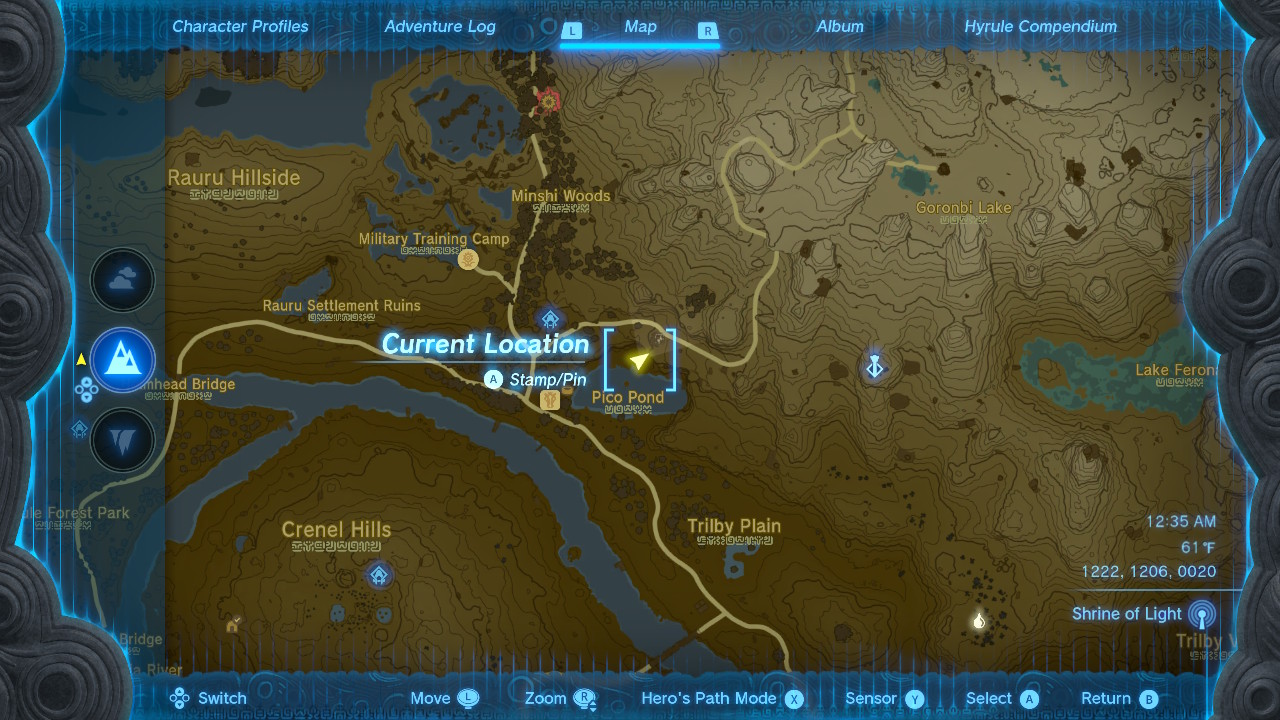Switch to the Sky map layer cloud button
The image size is (1280, 720).
click(122, 280)
